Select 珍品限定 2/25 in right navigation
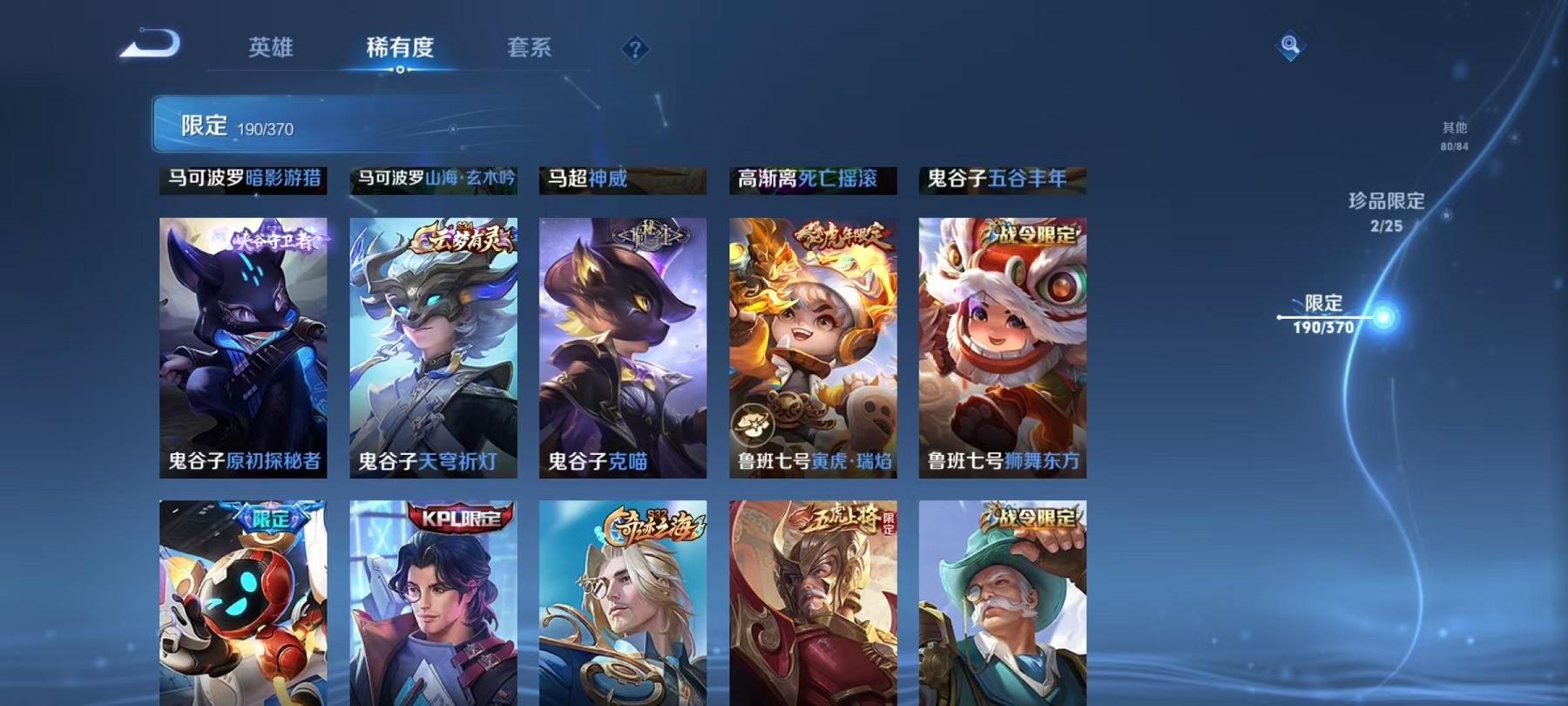Viewport: 1568px width, 706px height. (x=1386, y=209)
